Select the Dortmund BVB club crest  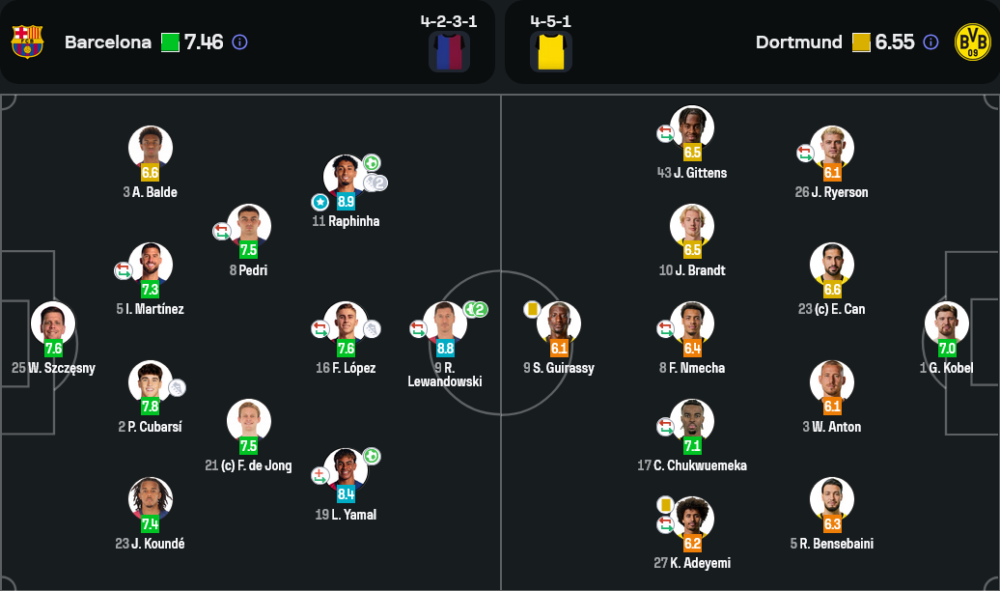[x=972, y=42]
